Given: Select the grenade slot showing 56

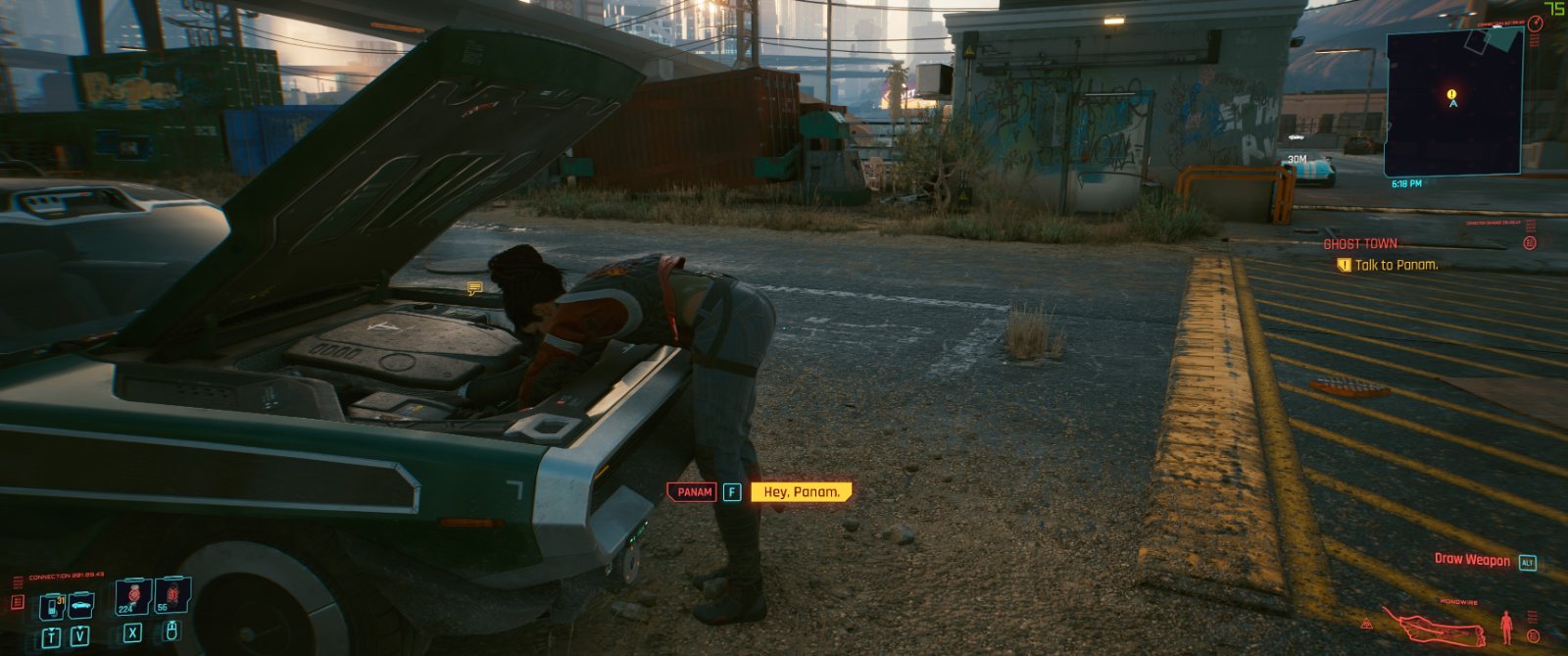Looking at the screenshot, I should click(x=172, y=595).
